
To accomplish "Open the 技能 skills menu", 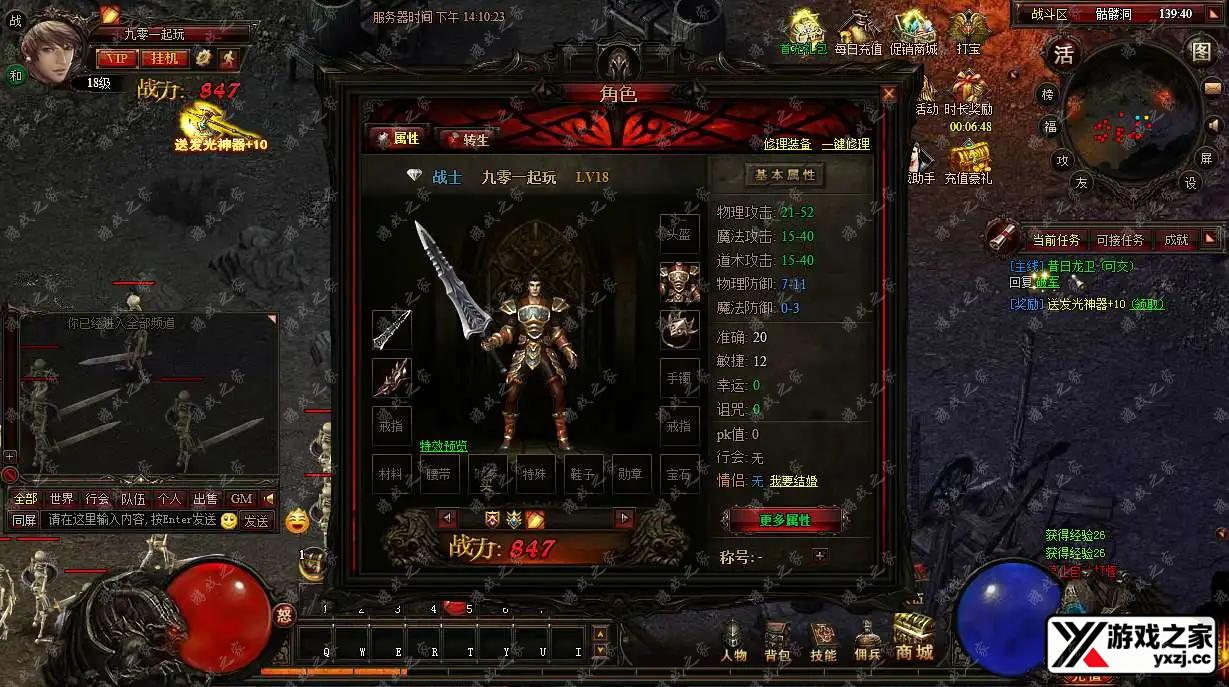I will click(823, 642).
